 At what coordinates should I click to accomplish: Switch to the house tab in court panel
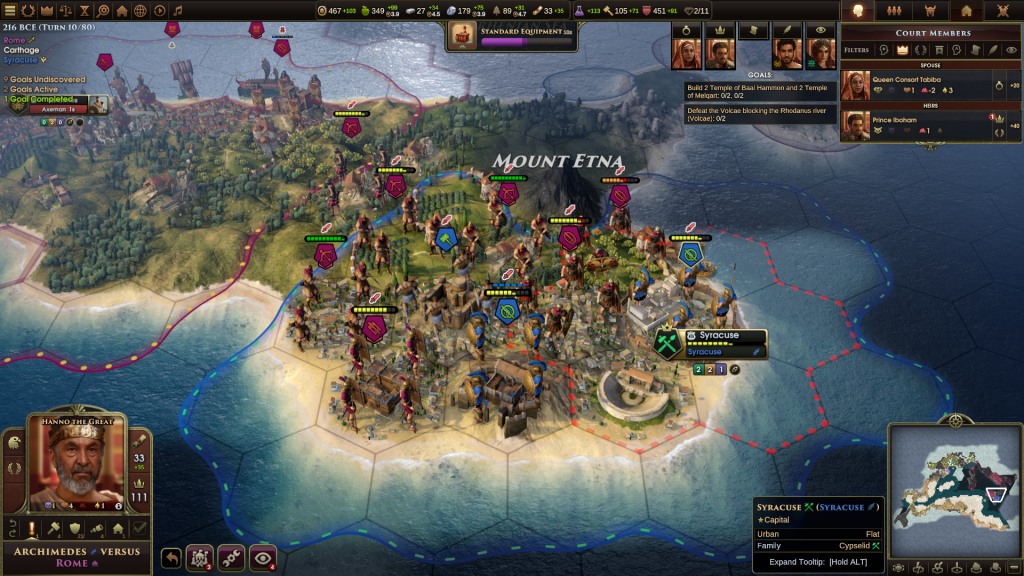[x=966, y=11]
